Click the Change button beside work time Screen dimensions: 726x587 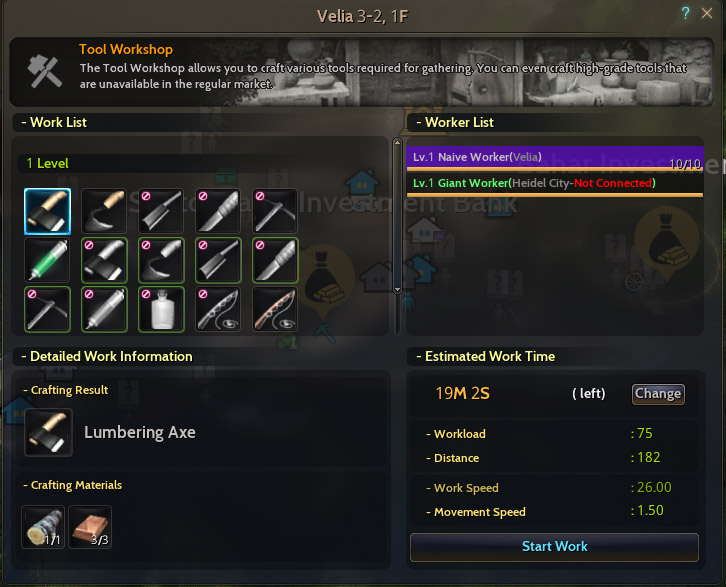point(657,394)
